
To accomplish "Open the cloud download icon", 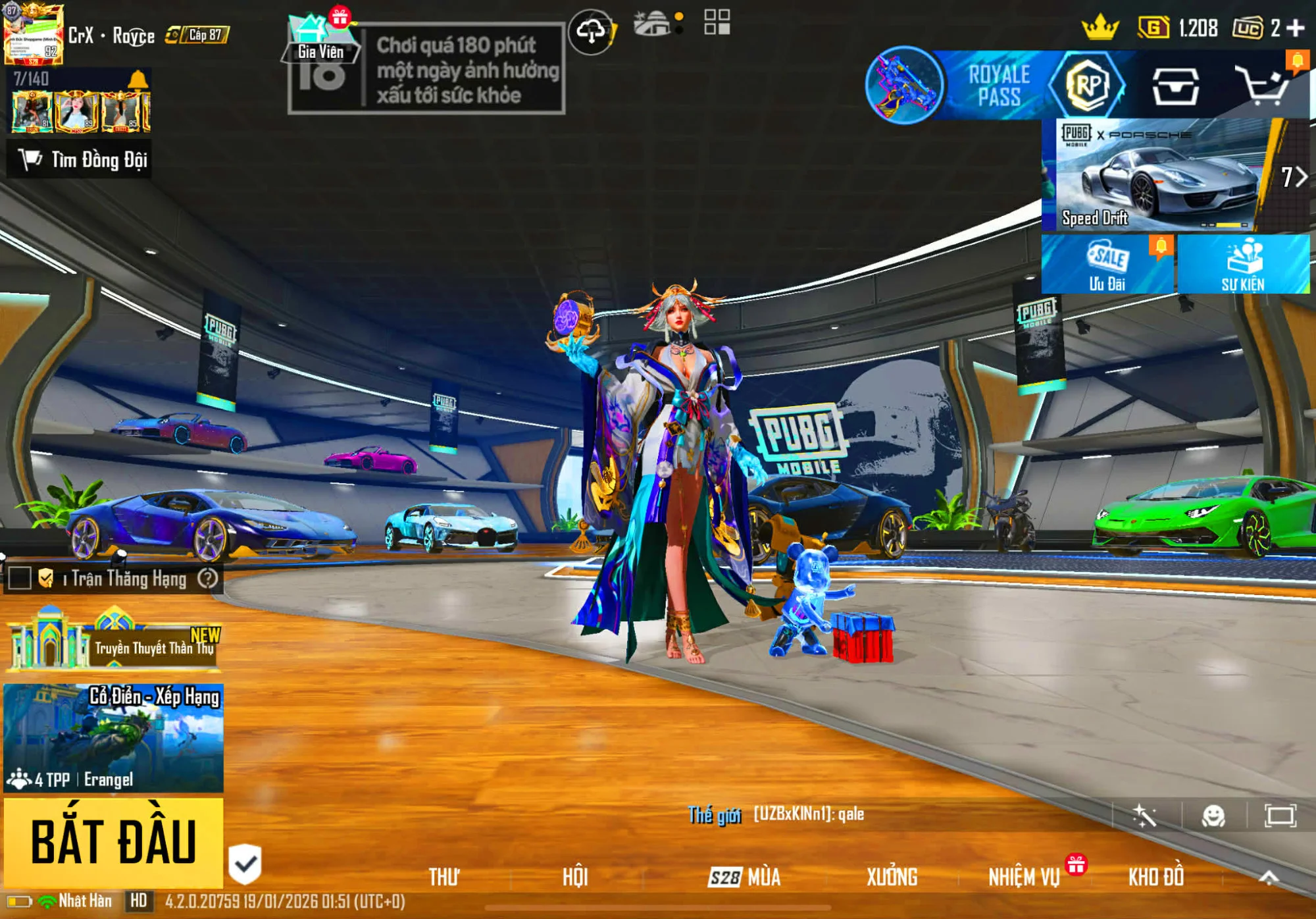I will point(591,31).
